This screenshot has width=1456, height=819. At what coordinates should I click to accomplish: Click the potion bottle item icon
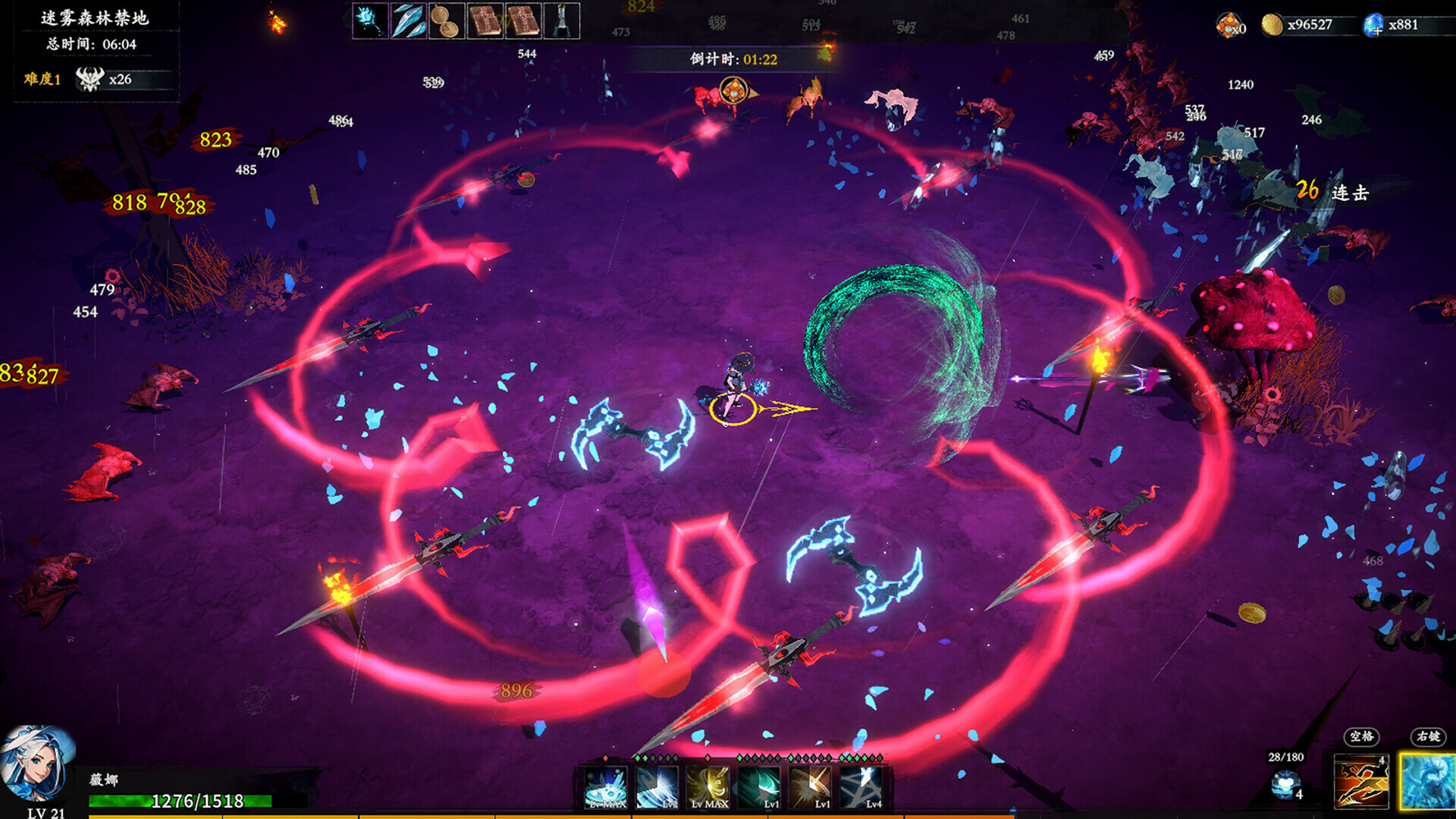pyautogui.click(x=561, y=20)
